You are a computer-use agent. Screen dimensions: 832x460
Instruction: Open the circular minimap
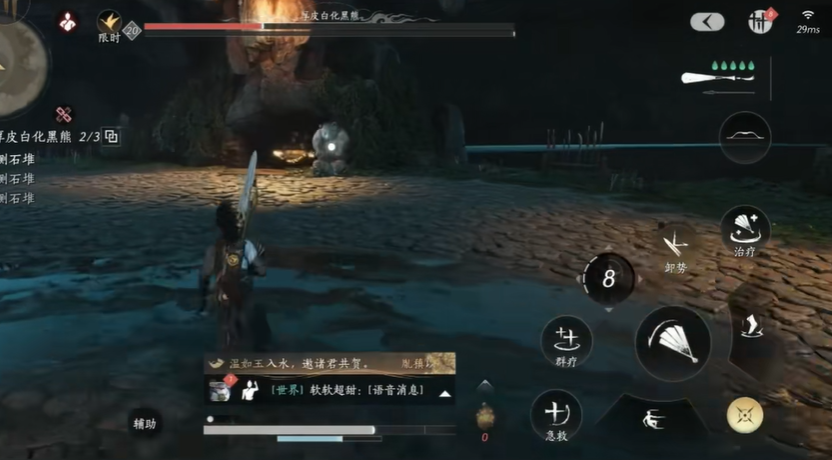18,62
